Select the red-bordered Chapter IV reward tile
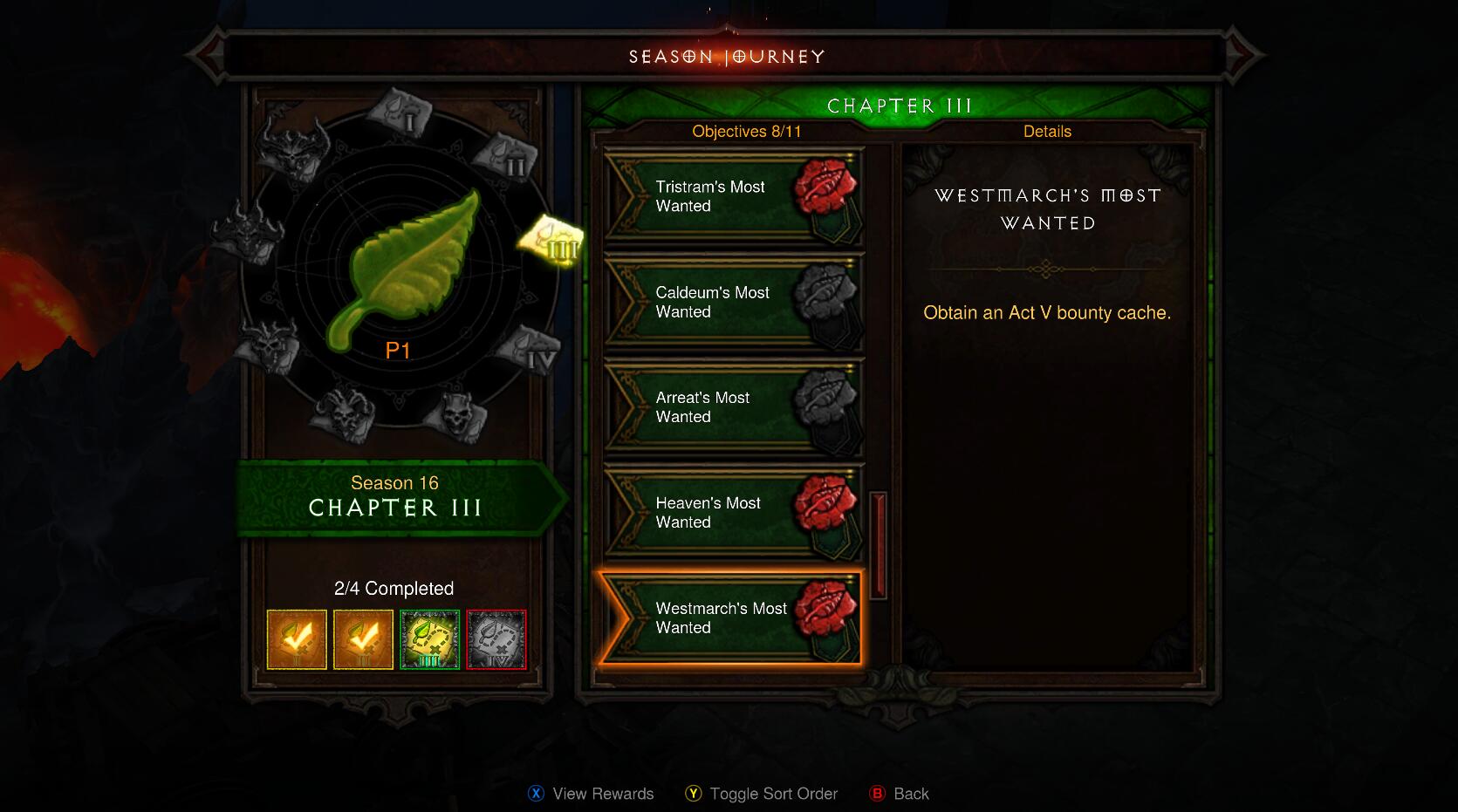1458x812 pixels. 496,639
